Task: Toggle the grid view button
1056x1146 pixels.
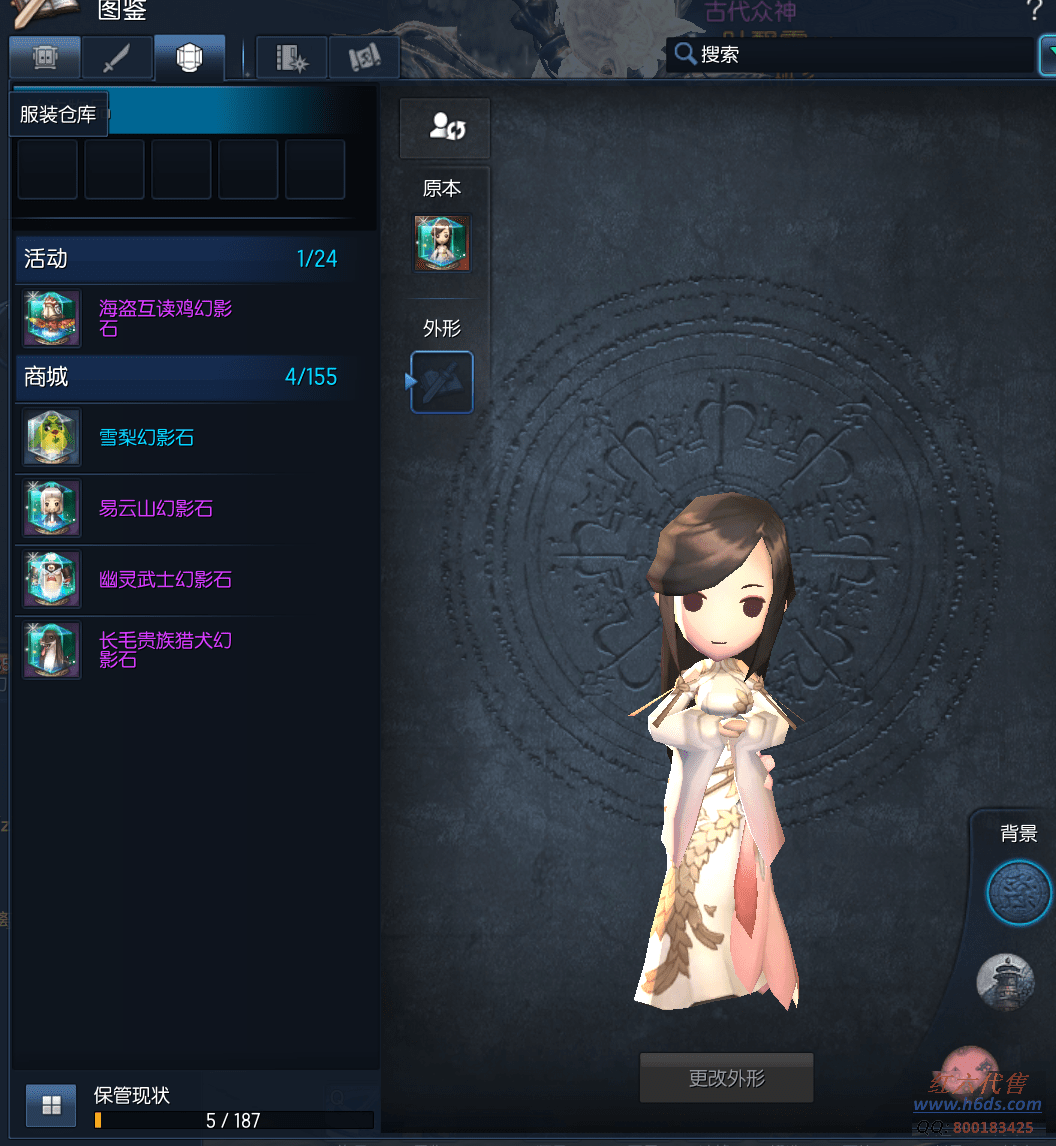Action: click(51, 1105)
